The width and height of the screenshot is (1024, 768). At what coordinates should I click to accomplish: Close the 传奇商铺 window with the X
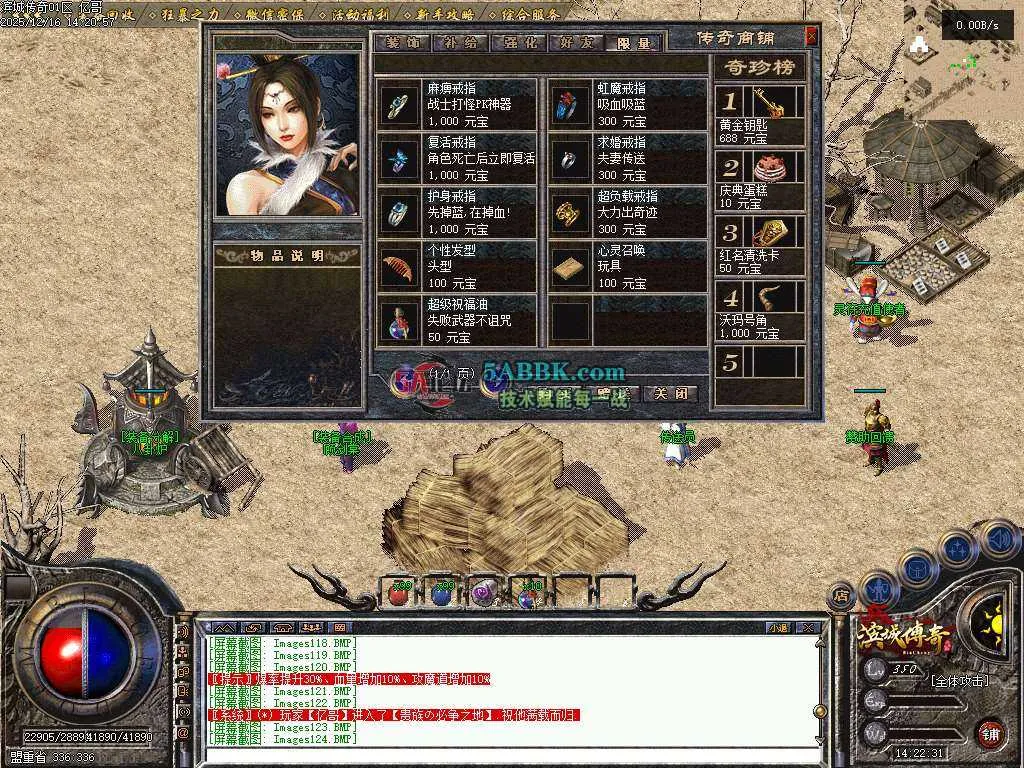[811, 37]
